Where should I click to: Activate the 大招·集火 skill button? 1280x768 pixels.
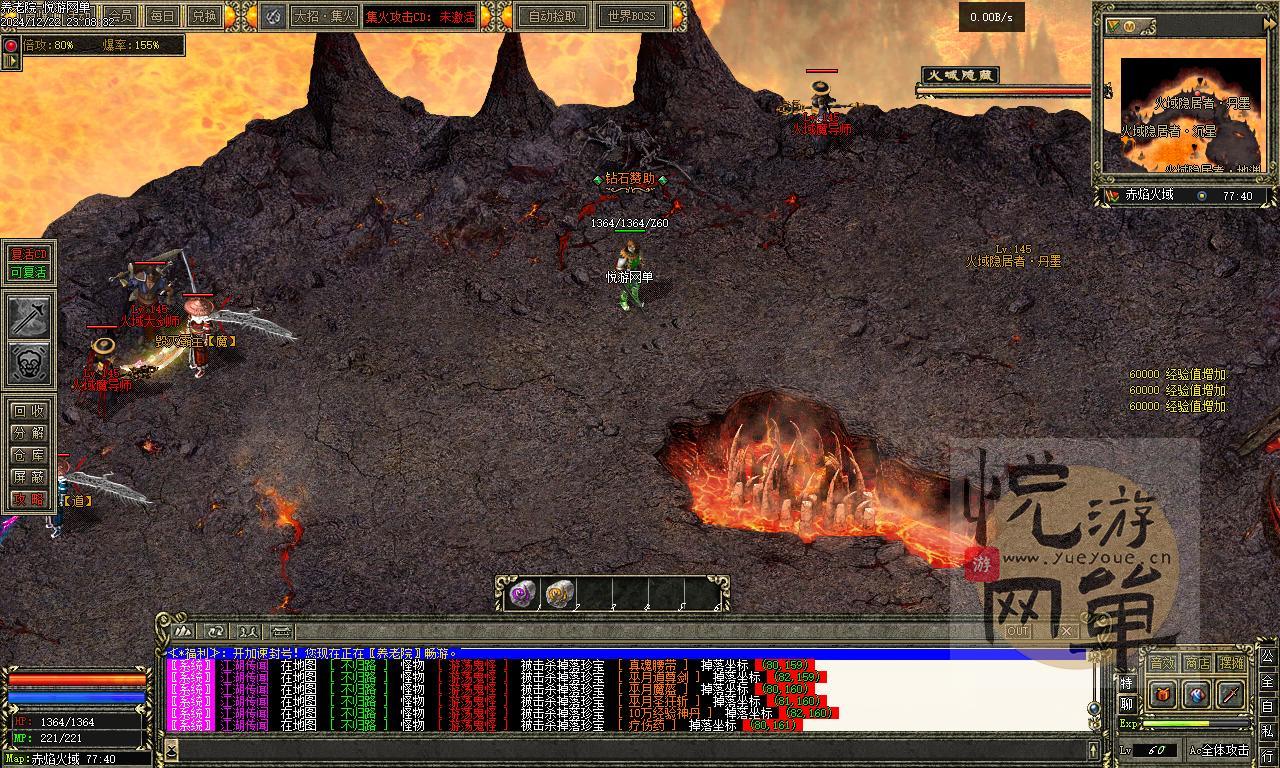point(324,16)
